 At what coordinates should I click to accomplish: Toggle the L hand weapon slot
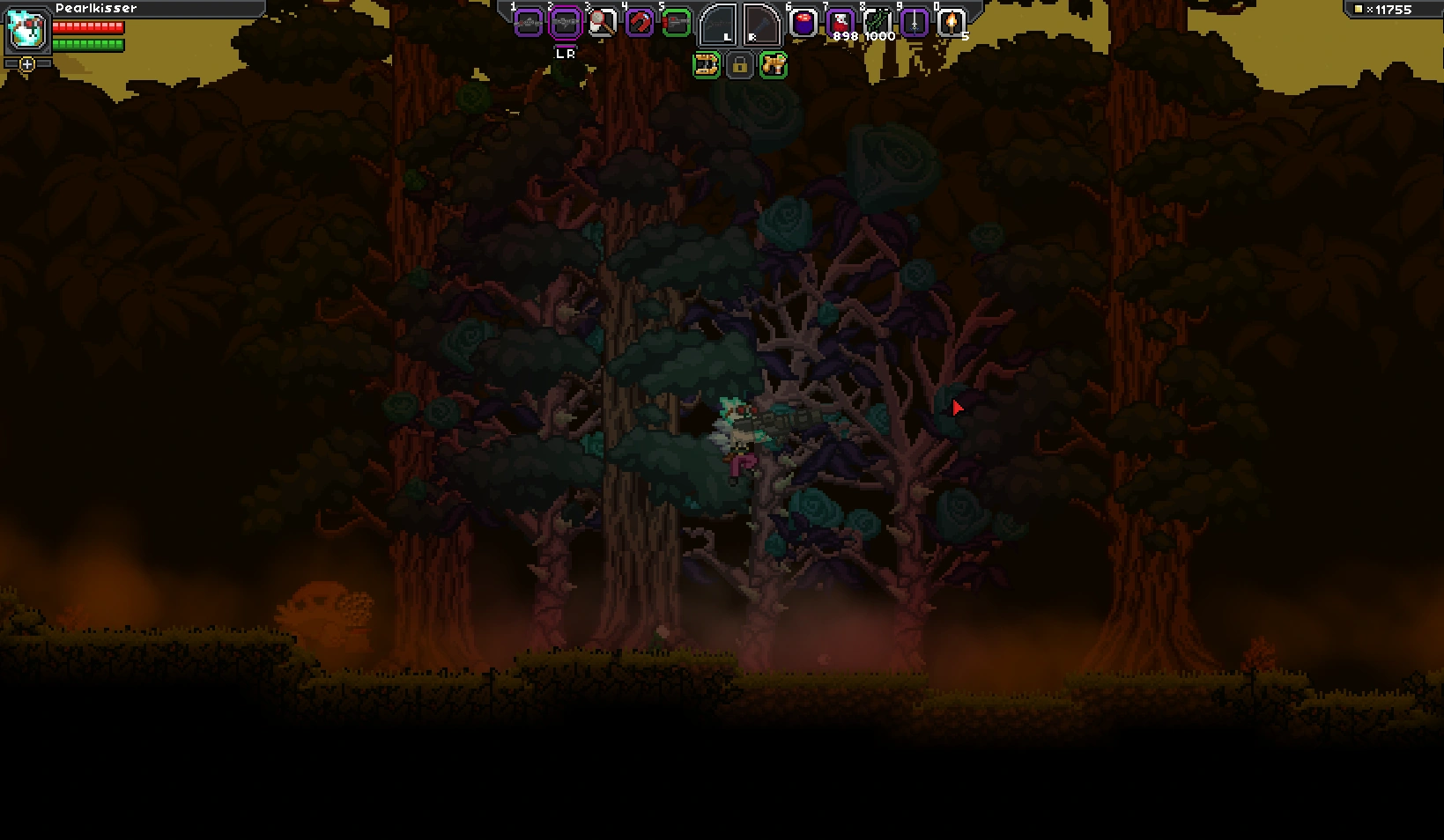point(718,25)
